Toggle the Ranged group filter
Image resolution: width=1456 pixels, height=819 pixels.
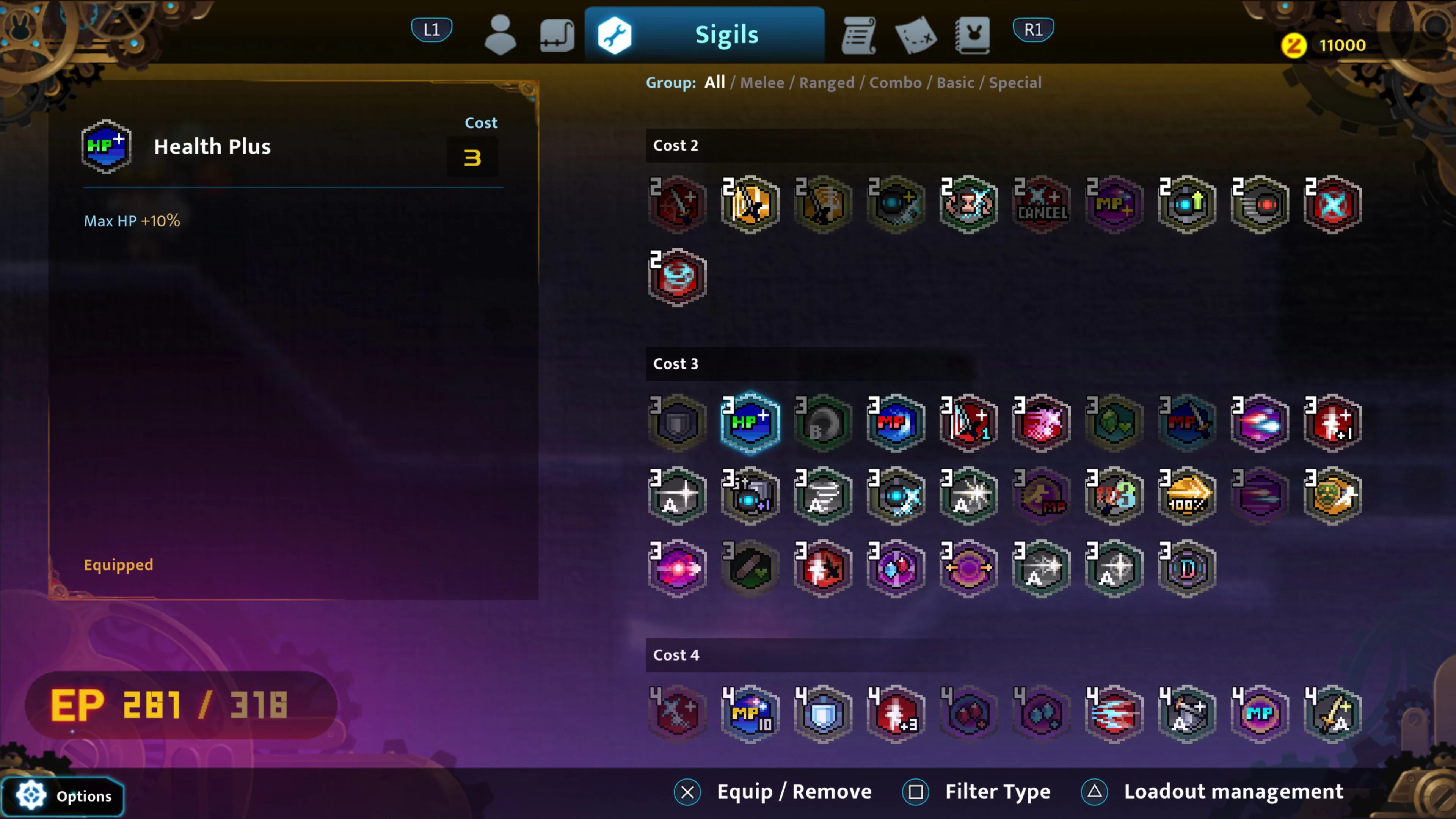tap(826, 83)
